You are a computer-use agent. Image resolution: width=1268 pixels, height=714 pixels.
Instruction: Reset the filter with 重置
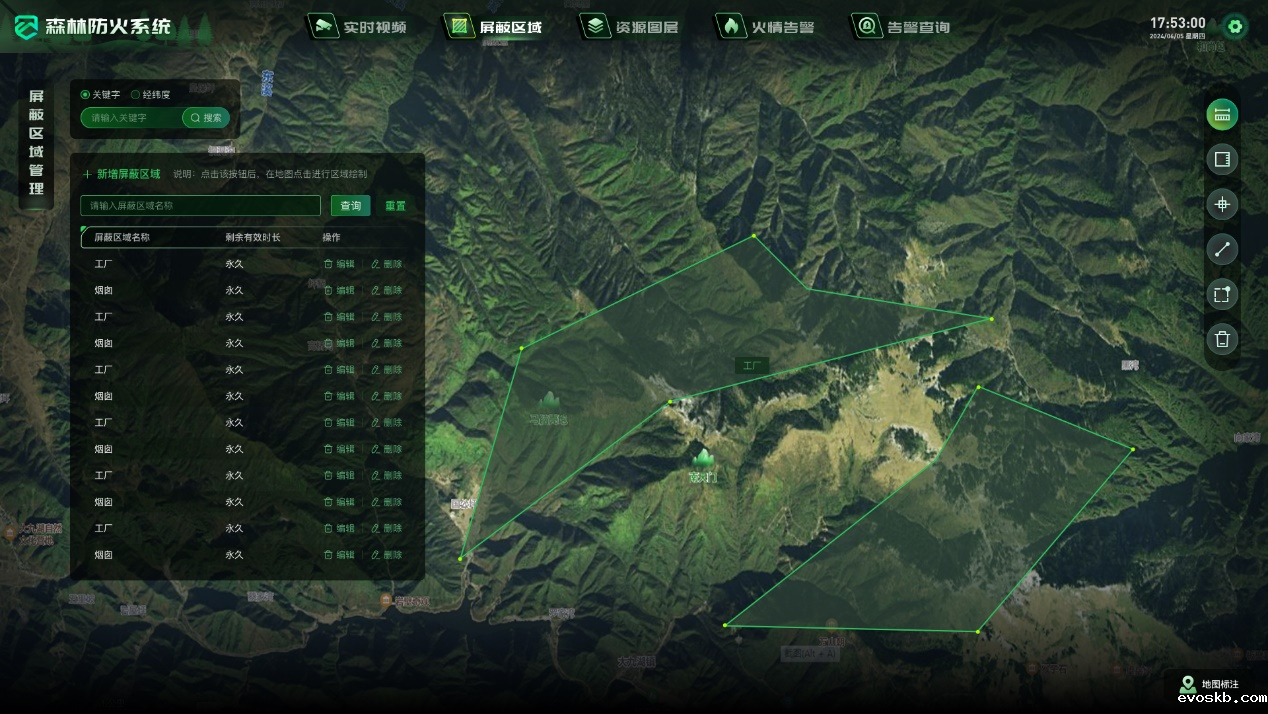coord(396,206)
